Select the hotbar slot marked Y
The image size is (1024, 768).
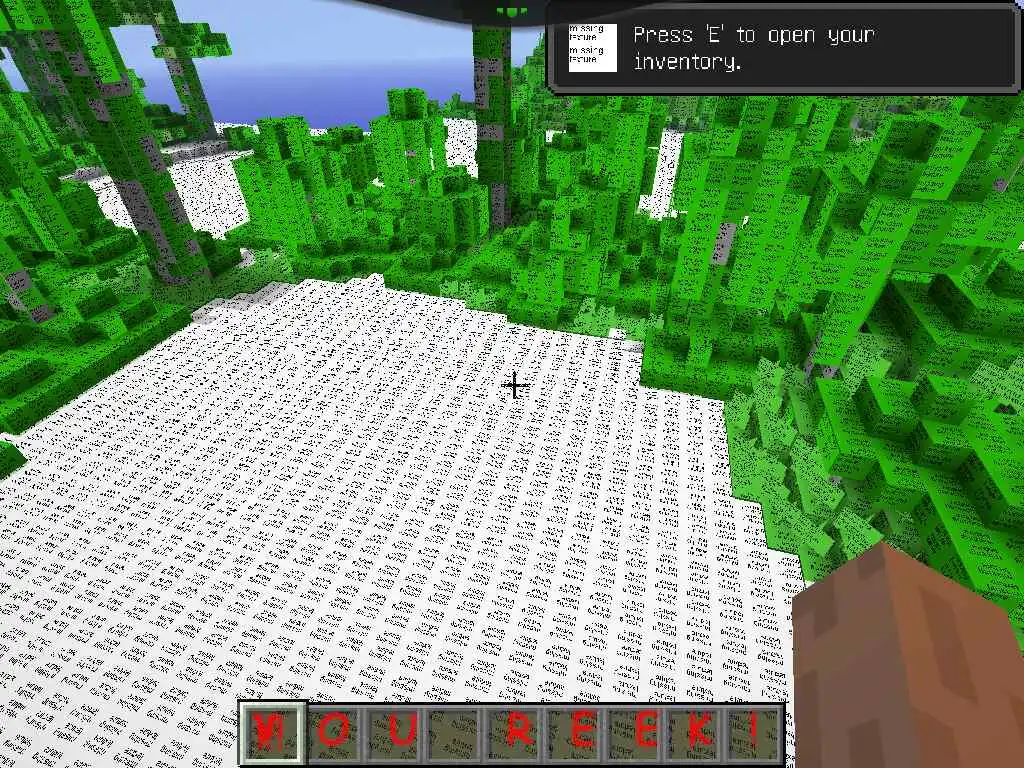(272, 733)
